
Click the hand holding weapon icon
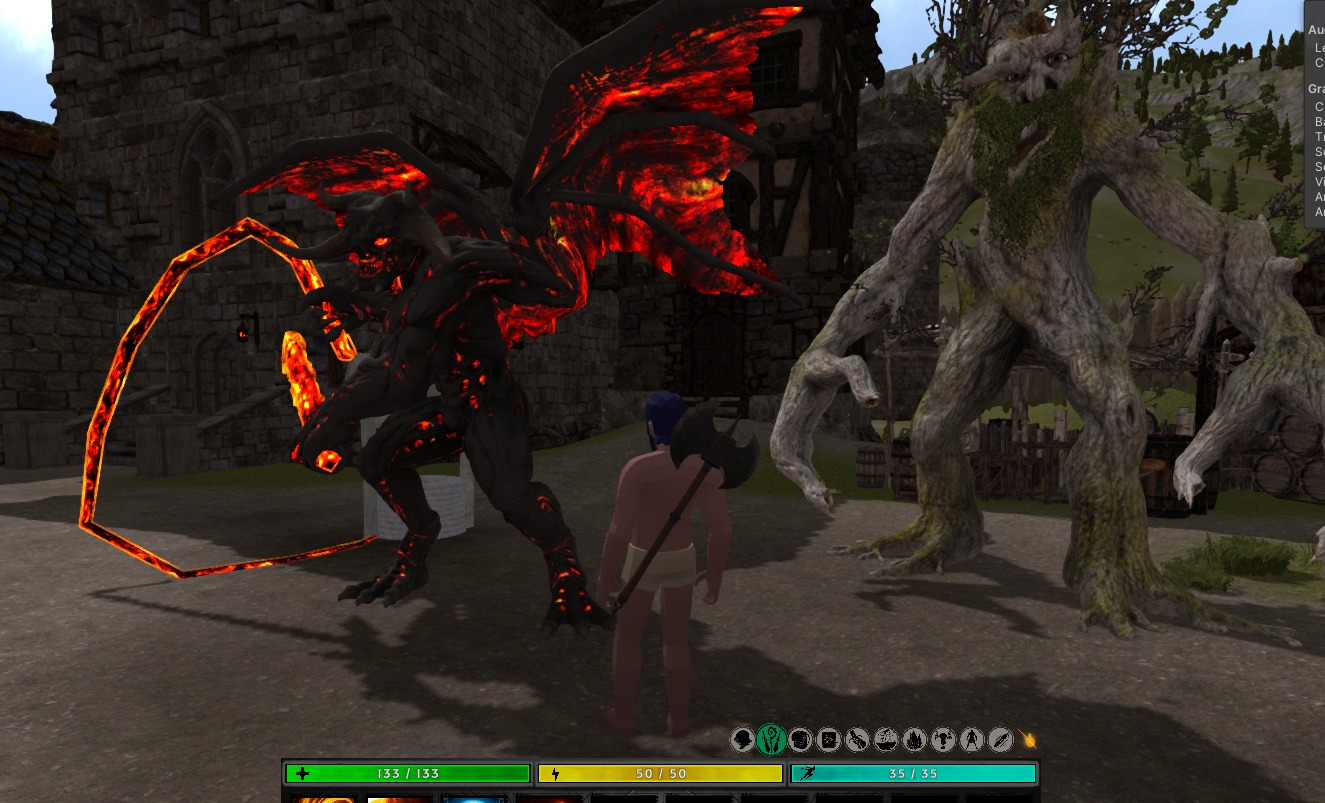pyautogui.click(x=857, y=740)
